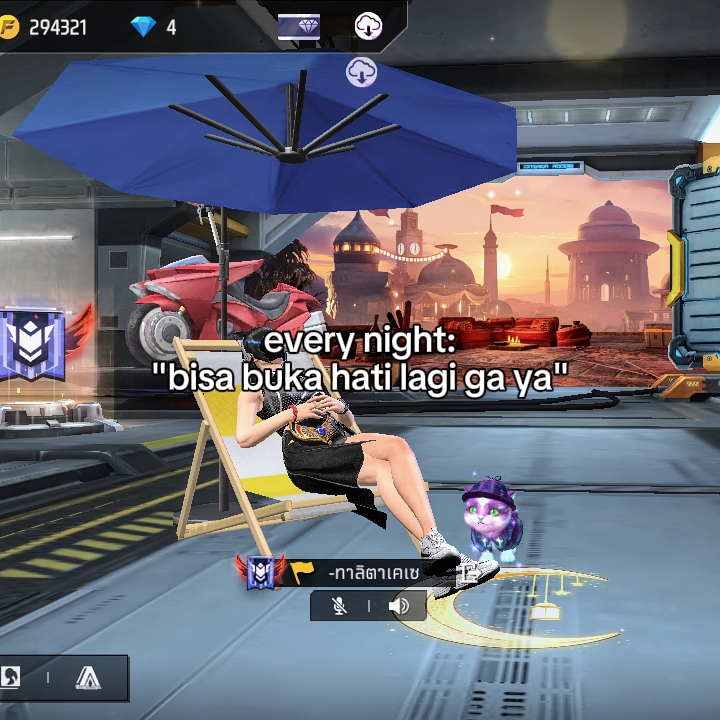Tap the gold coin currency icon
Viewport: 720px width, 720px height.
(x=8, y=27)
